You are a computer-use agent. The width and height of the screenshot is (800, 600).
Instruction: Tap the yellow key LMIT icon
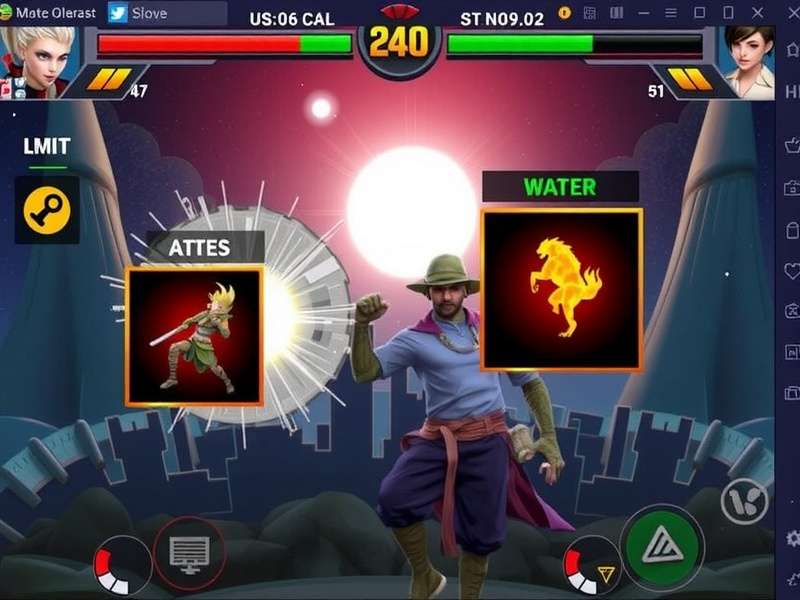47,210
